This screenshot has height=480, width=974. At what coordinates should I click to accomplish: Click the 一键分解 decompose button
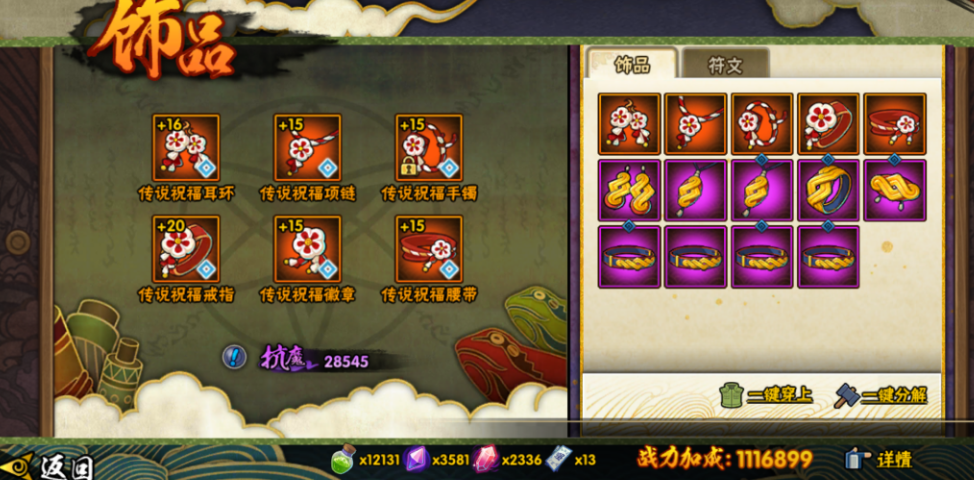pos(881,395)
